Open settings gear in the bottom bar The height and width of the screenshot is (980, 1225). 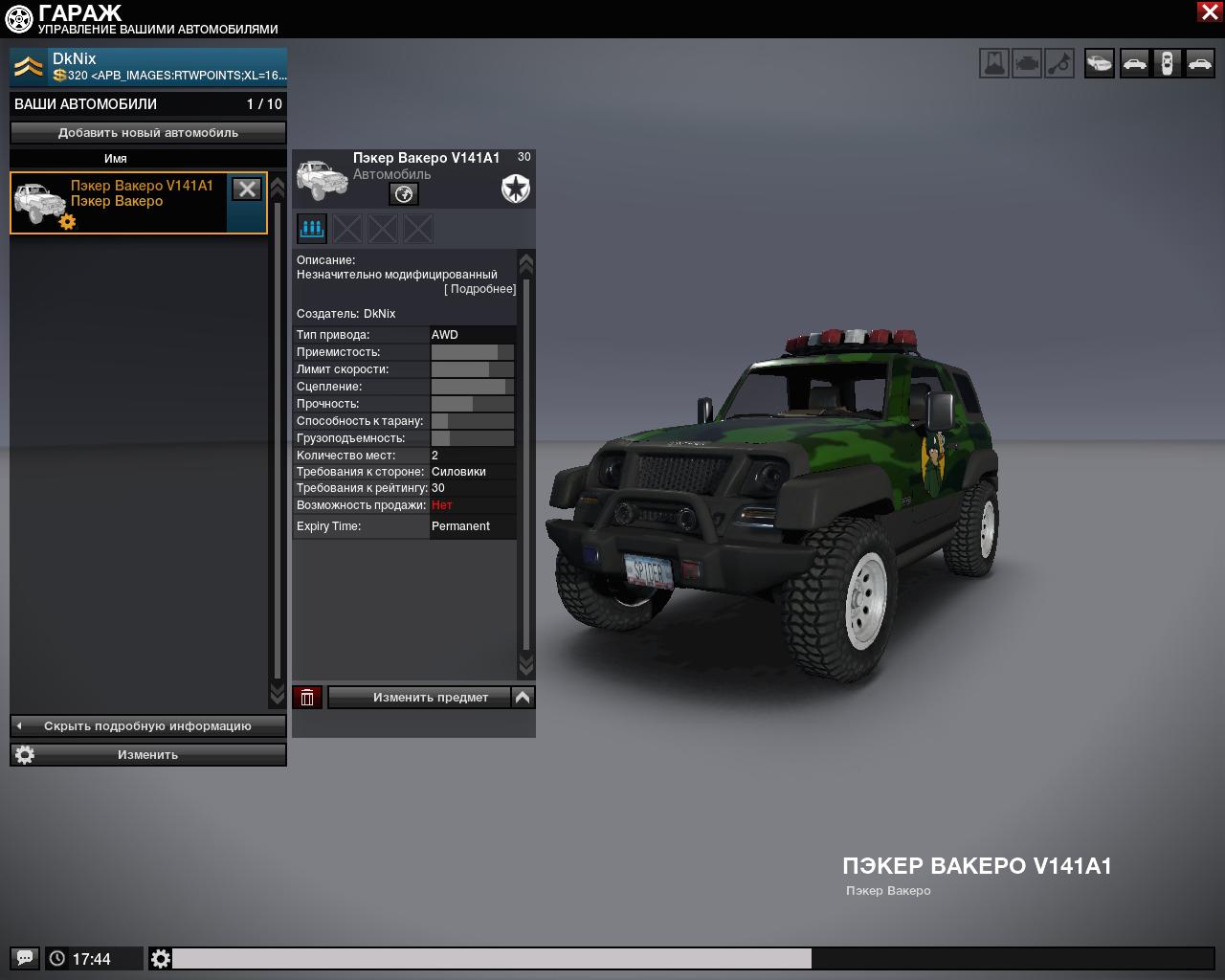161,958
